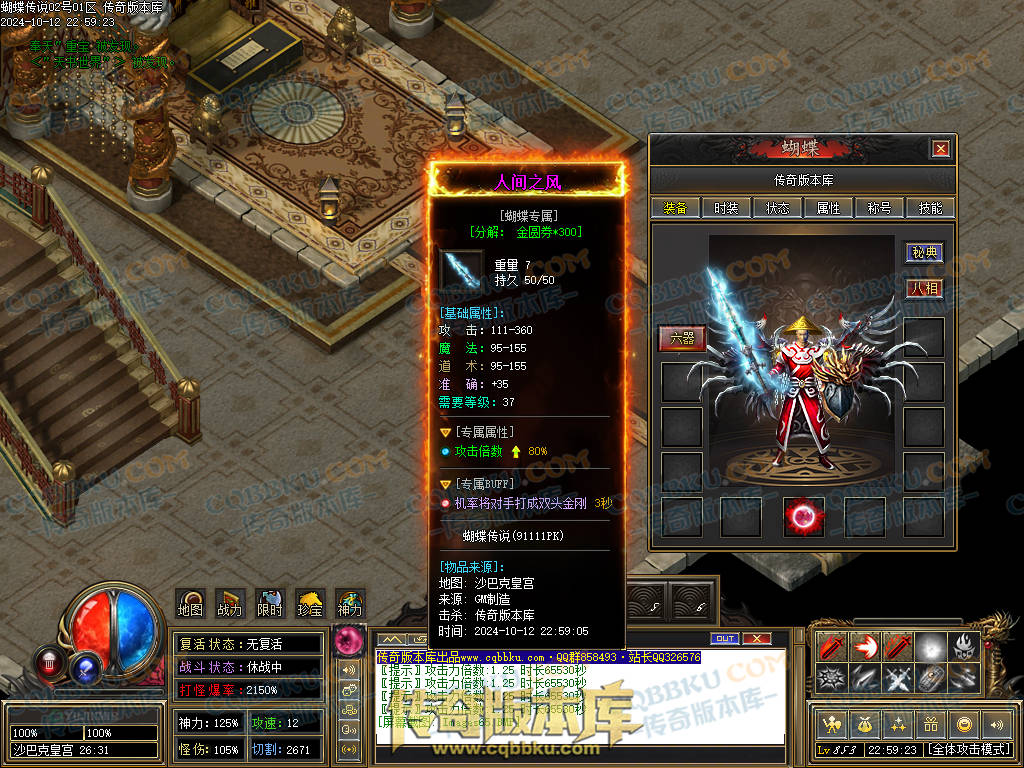Open the 地图 map icon
This screenshot has height=768, width=1024.
(190, 602)
